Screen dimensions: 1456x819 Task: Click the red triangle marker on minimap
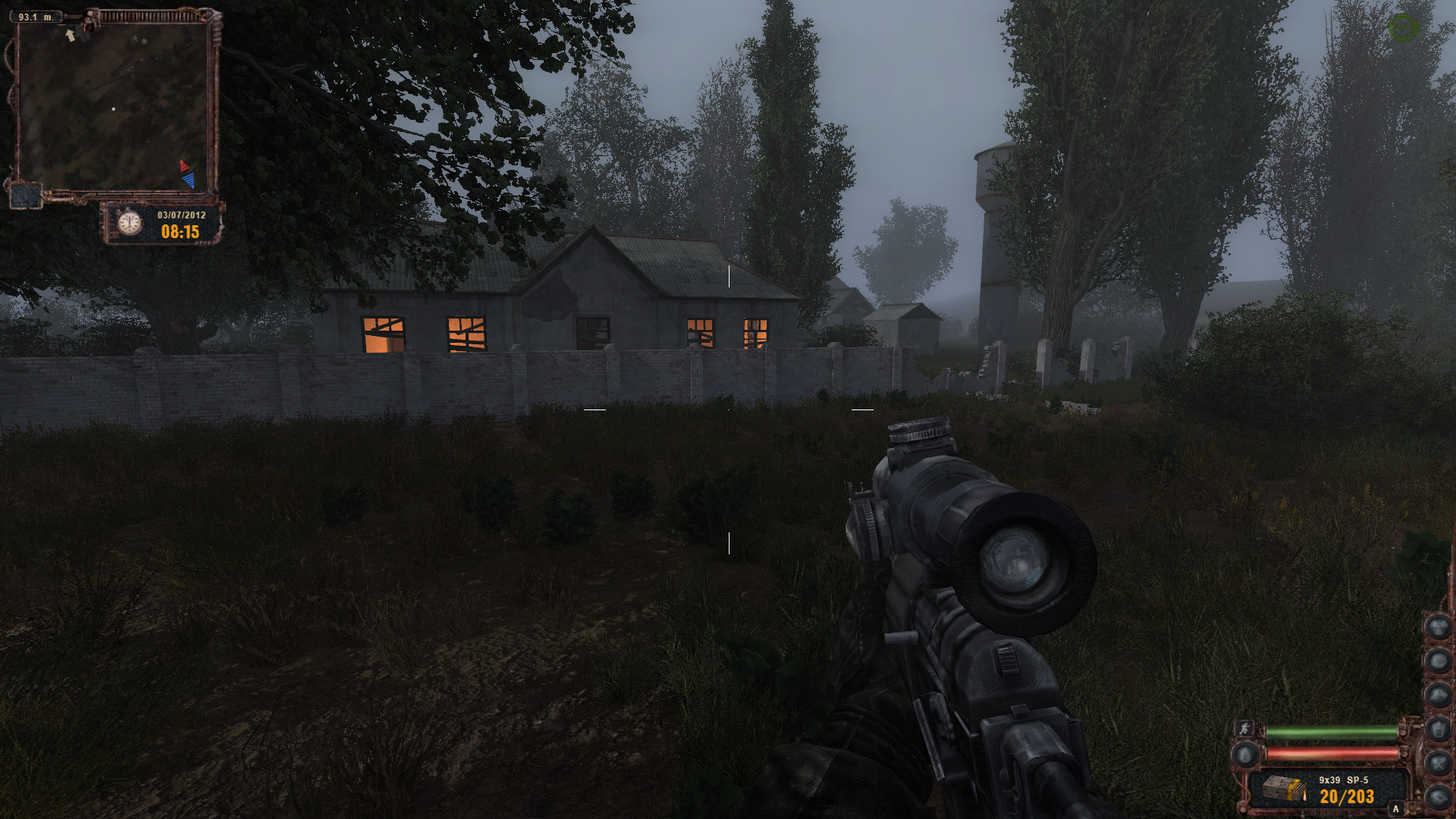(183, 166)
